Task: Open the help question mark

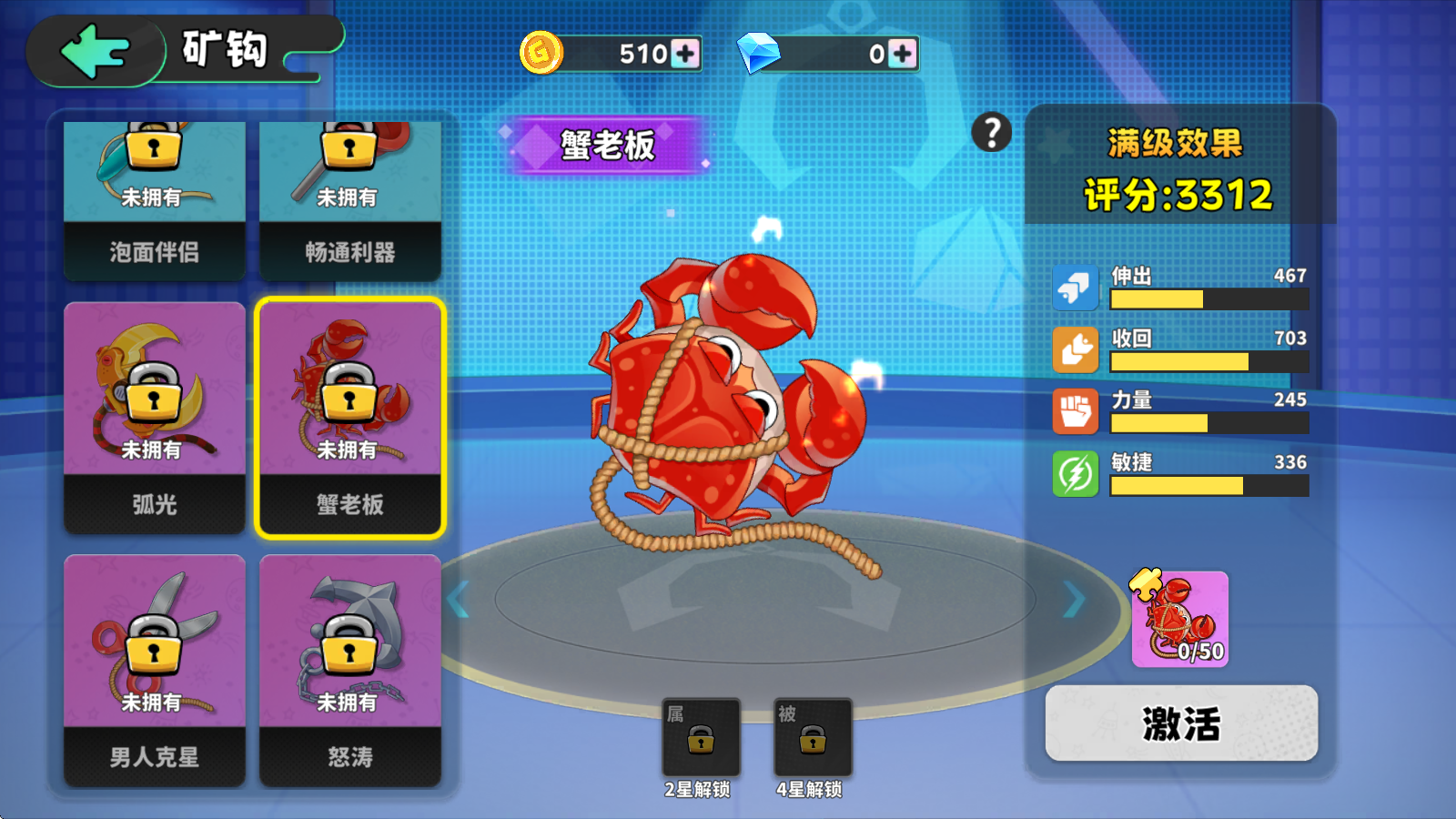Action: coord(991,131)
